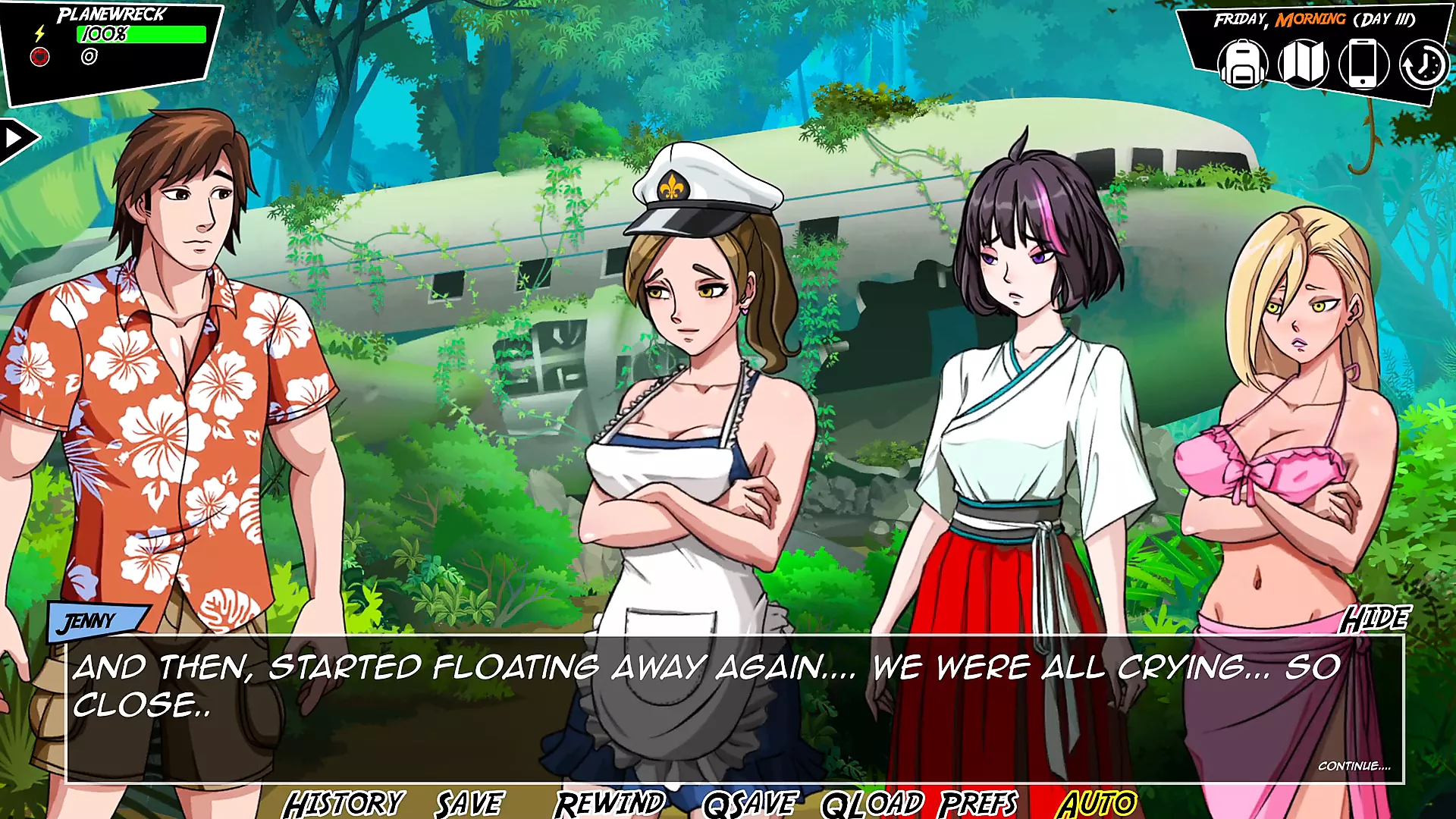Click the clock time-skip icon

pos(1423,65)
